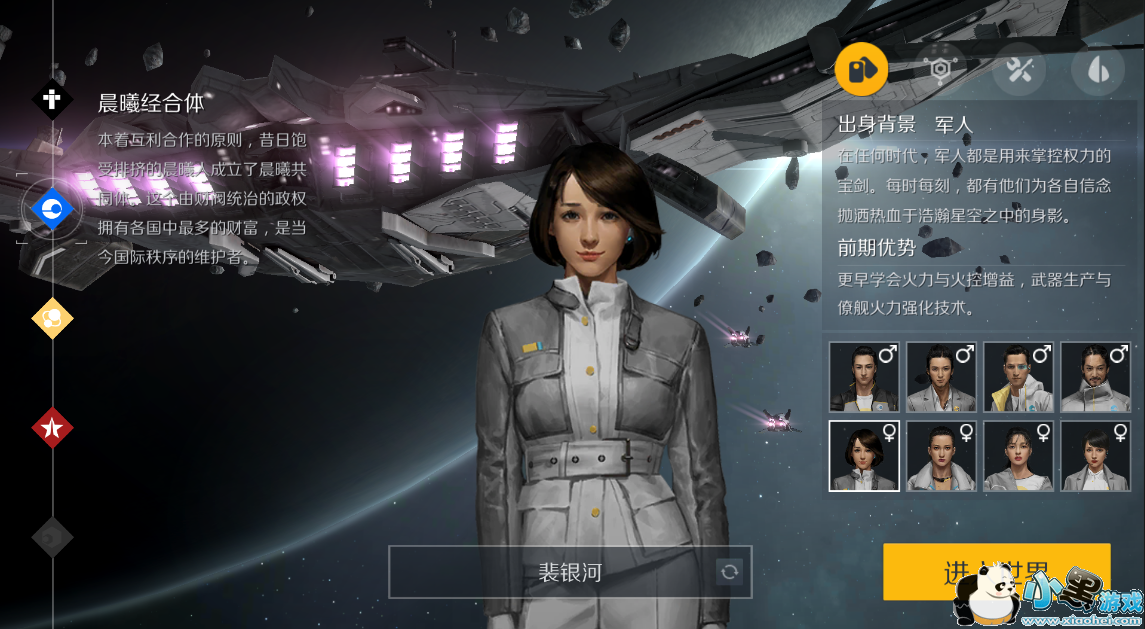This screenshot has height=629, width=1145.
Task: Select the bearded male portrait
Action: click(x=1095, y=377)
